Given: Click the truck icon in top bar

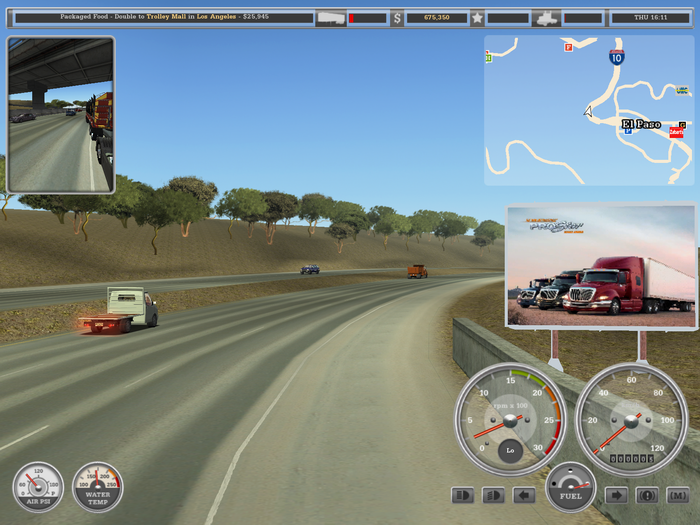Looking at the screenshot, I should click(x=546, y=18).
